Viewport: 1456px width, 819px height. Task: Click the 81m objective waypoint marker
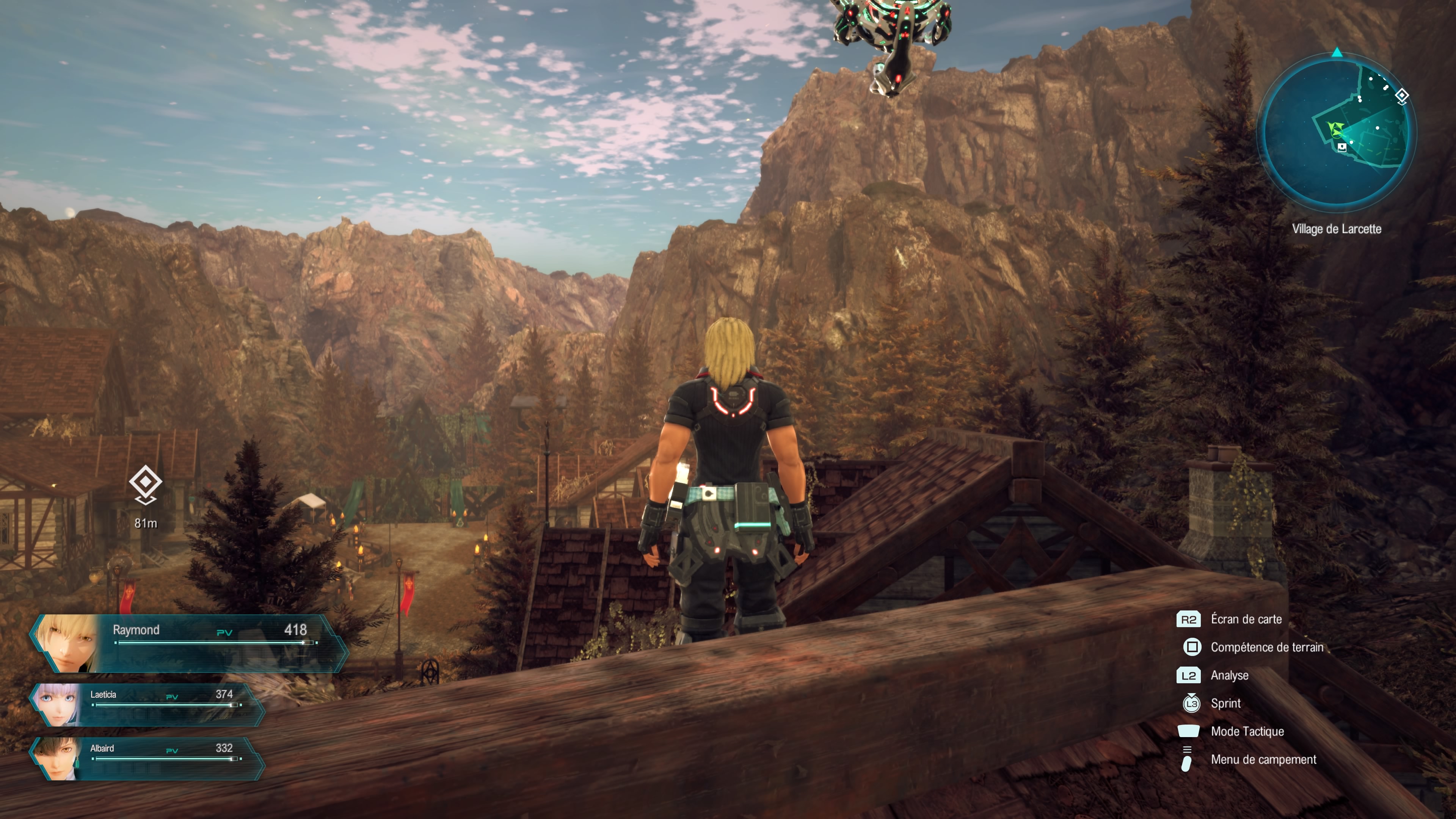click(x=145, y=484)
